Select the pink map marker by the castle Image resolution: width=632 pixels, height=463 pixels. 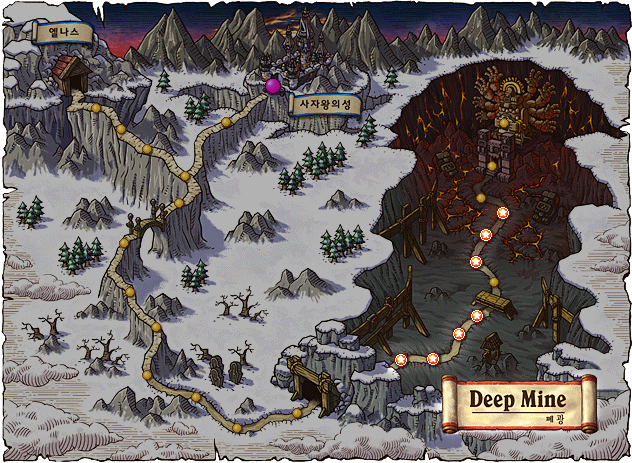(x=272, y=87)
